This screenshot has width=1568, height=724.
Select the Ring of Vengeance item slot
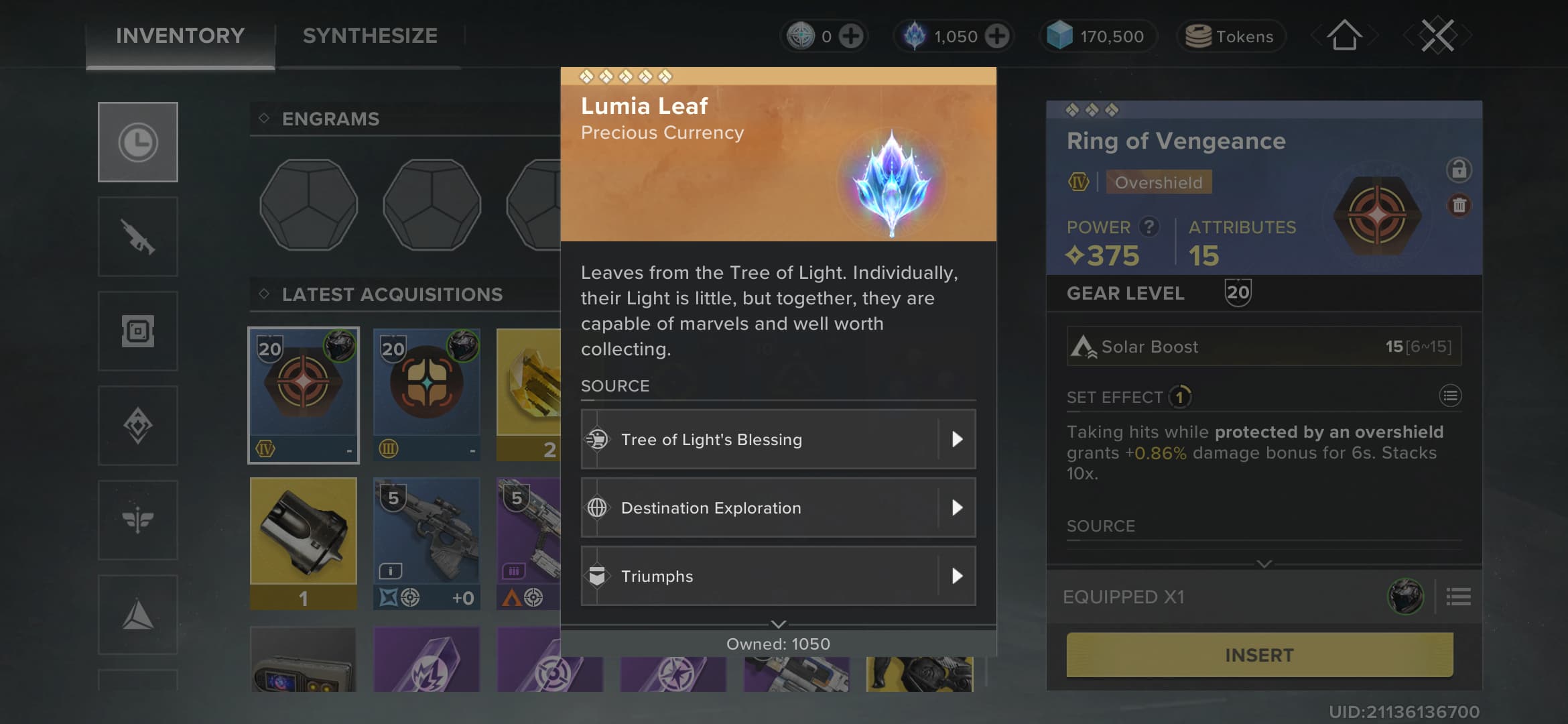tap(304, 396)
